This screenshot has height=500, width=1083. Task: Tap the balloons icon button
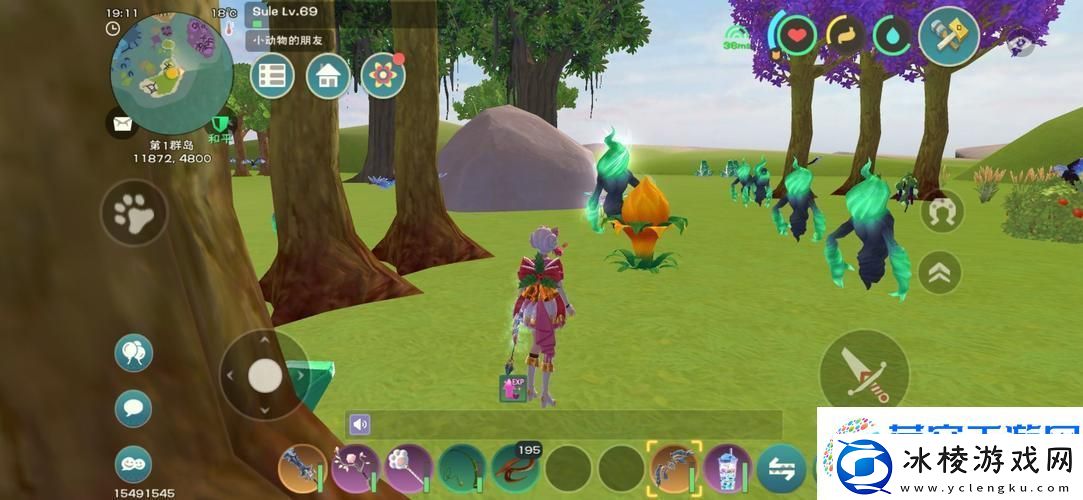(x=133, y=353)
